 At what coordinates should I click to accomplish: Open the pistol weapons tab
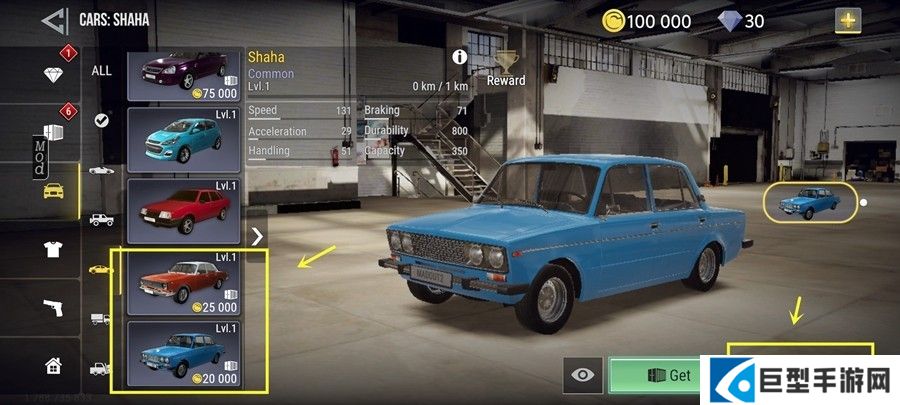click(54, 307)
